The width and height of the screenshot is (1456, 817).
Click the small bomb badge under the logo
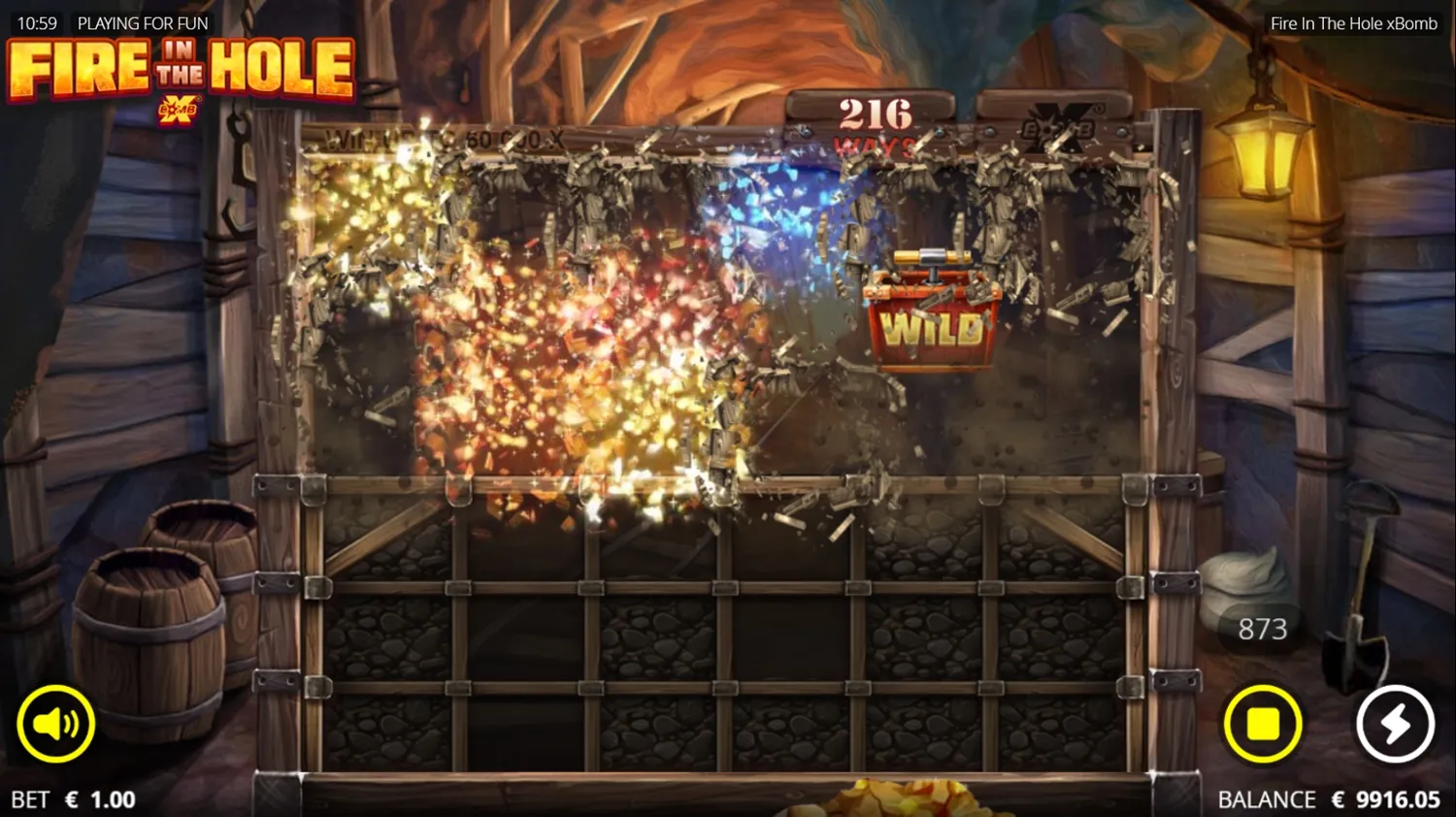point(181,109)
